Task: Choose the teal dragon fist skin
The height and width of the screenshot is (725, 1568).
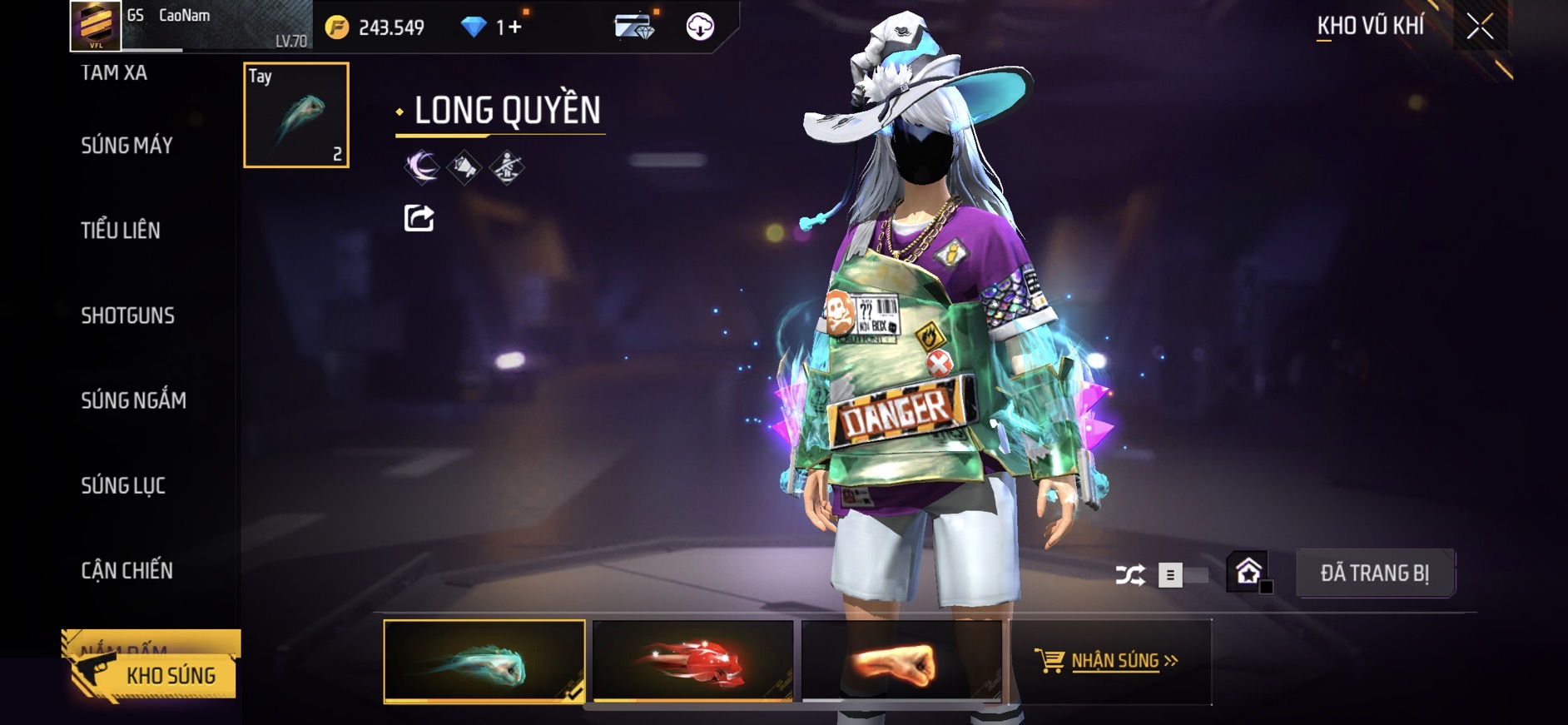Action: coord(484,662)
